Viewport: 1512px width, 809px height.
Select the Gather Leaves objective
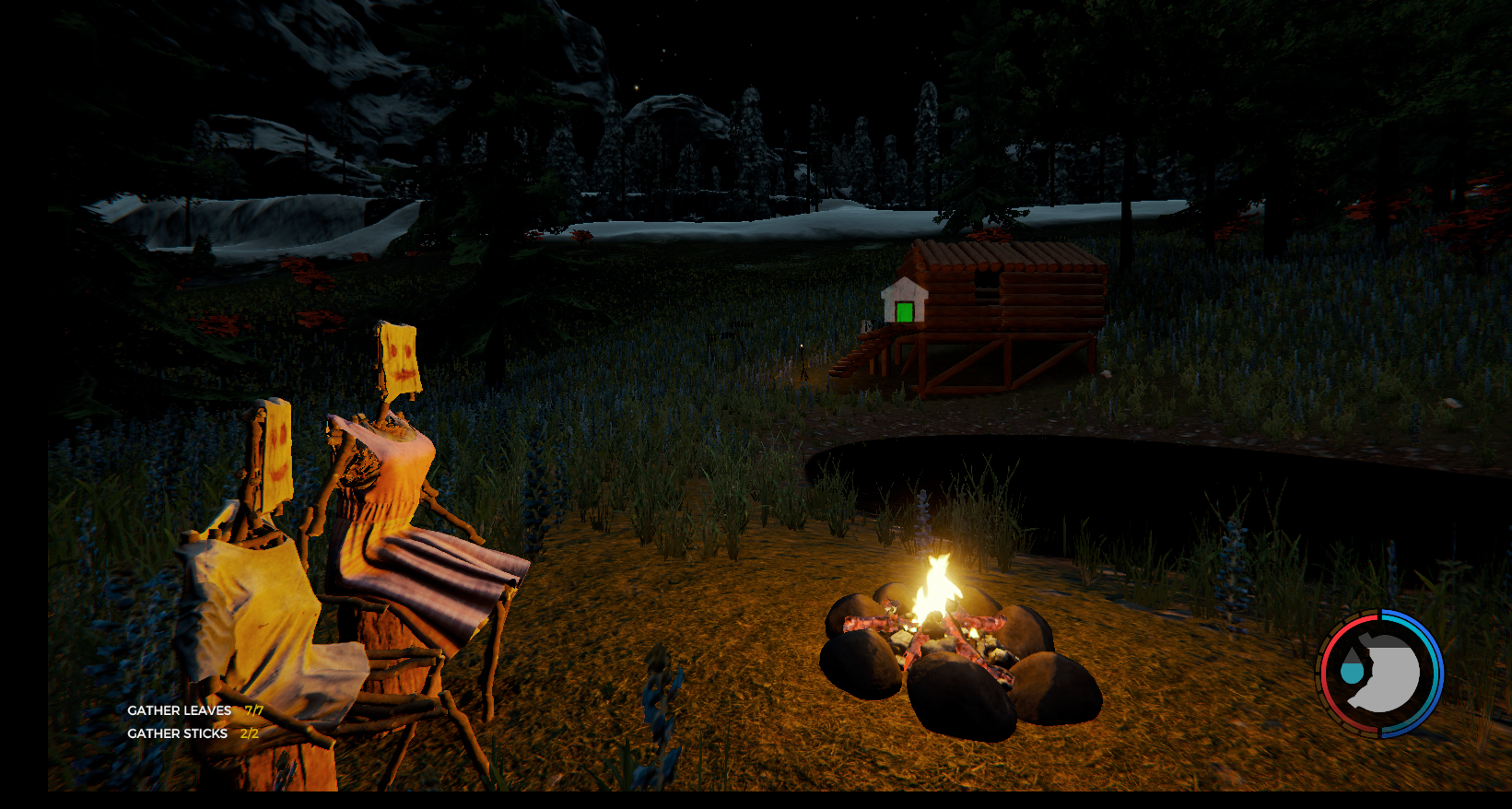point(180,710)
